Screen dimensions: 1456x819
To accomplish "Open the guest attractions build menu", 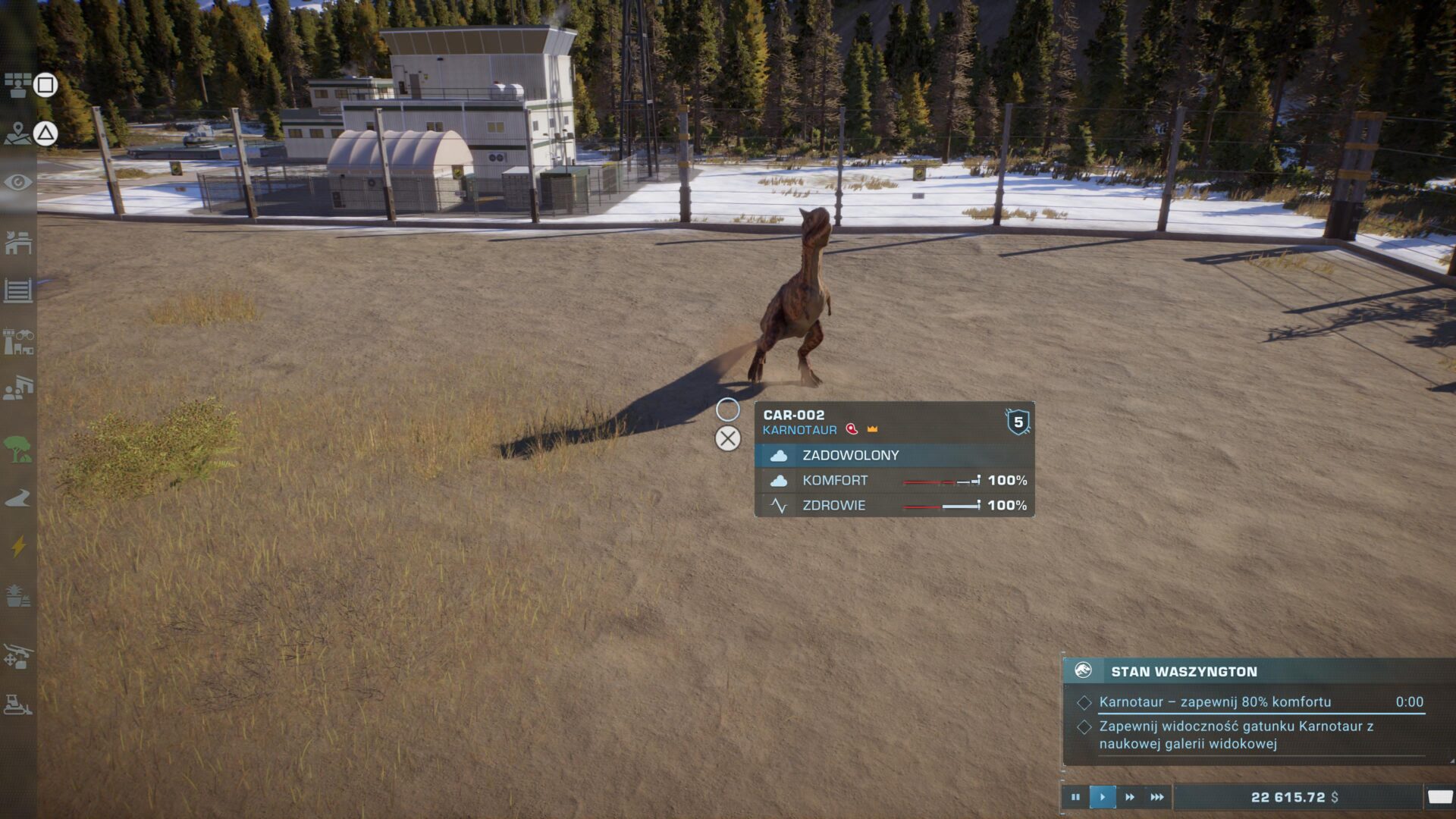I will pyautogui.click(x=18, y=388).
